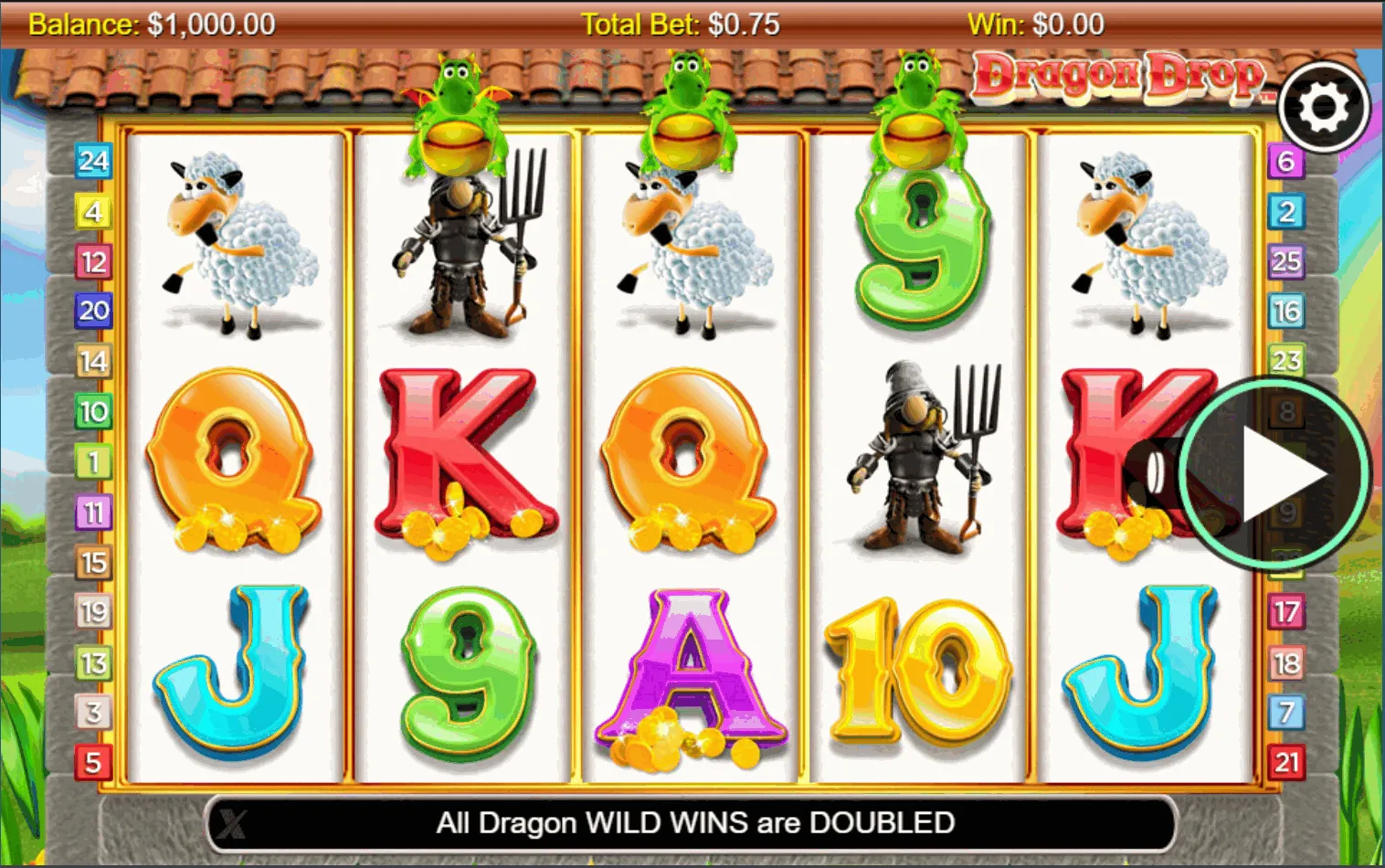Select payline marker 21 at bottom right
The image size is (1385, 868).
pyautogui.click(x=1288, y=764)
